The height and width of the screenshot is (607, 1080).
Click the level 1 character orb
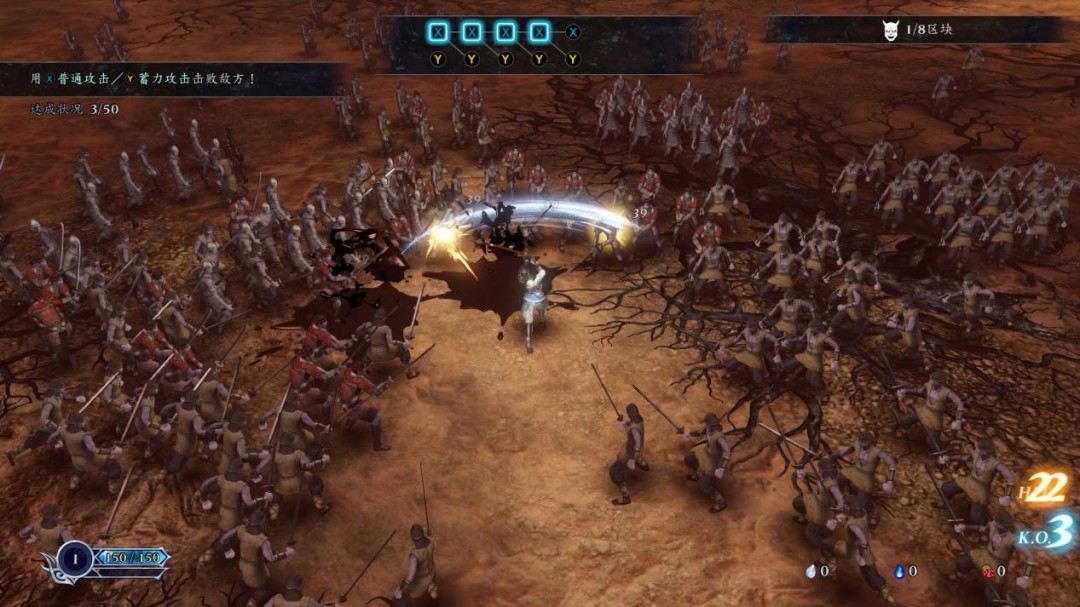point(76,558)
